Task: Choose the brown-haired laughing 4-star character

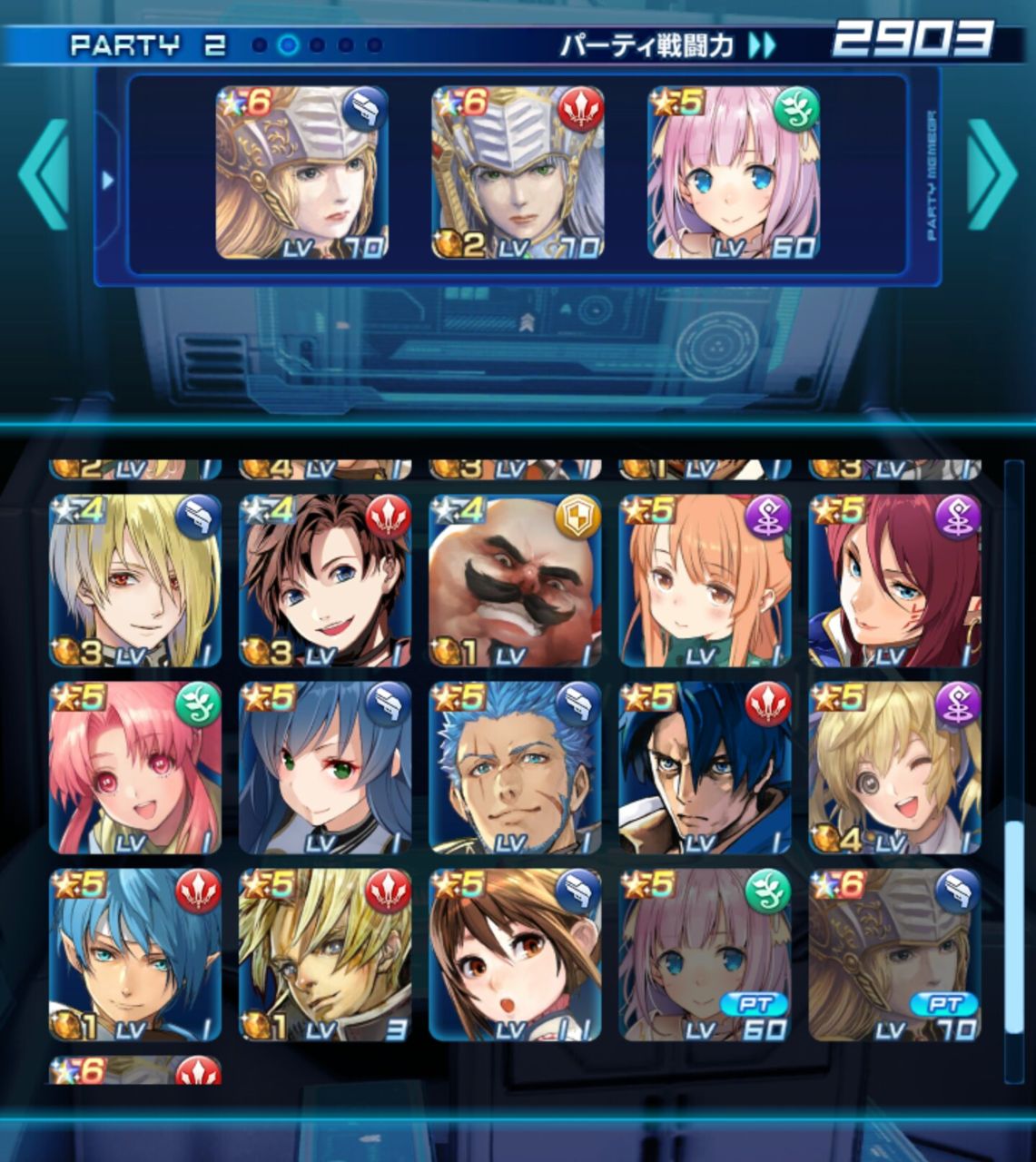Action: click(x=324, y=581)
